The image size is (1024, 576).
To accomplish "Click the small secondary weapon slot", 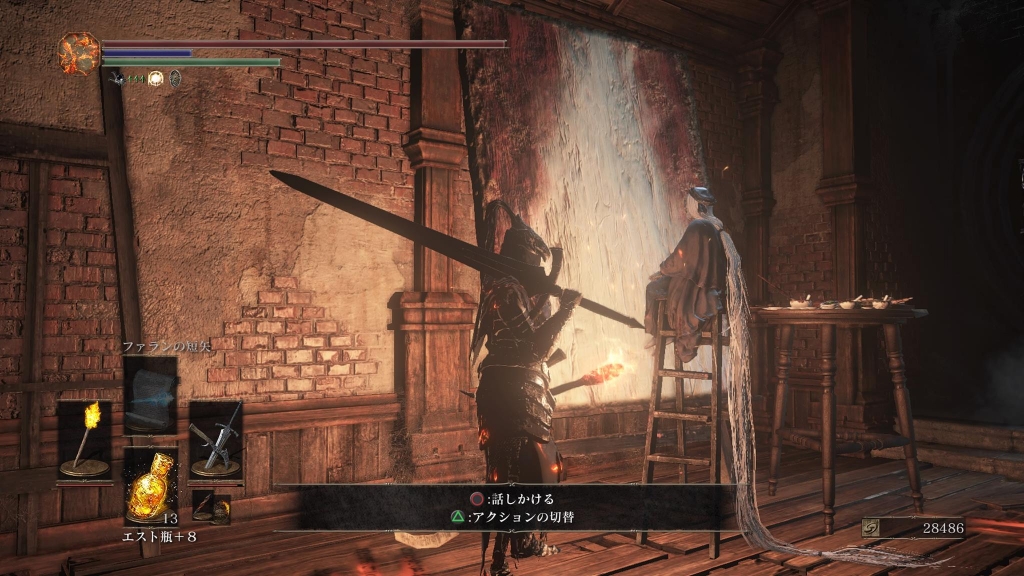I will coord(211,508).
